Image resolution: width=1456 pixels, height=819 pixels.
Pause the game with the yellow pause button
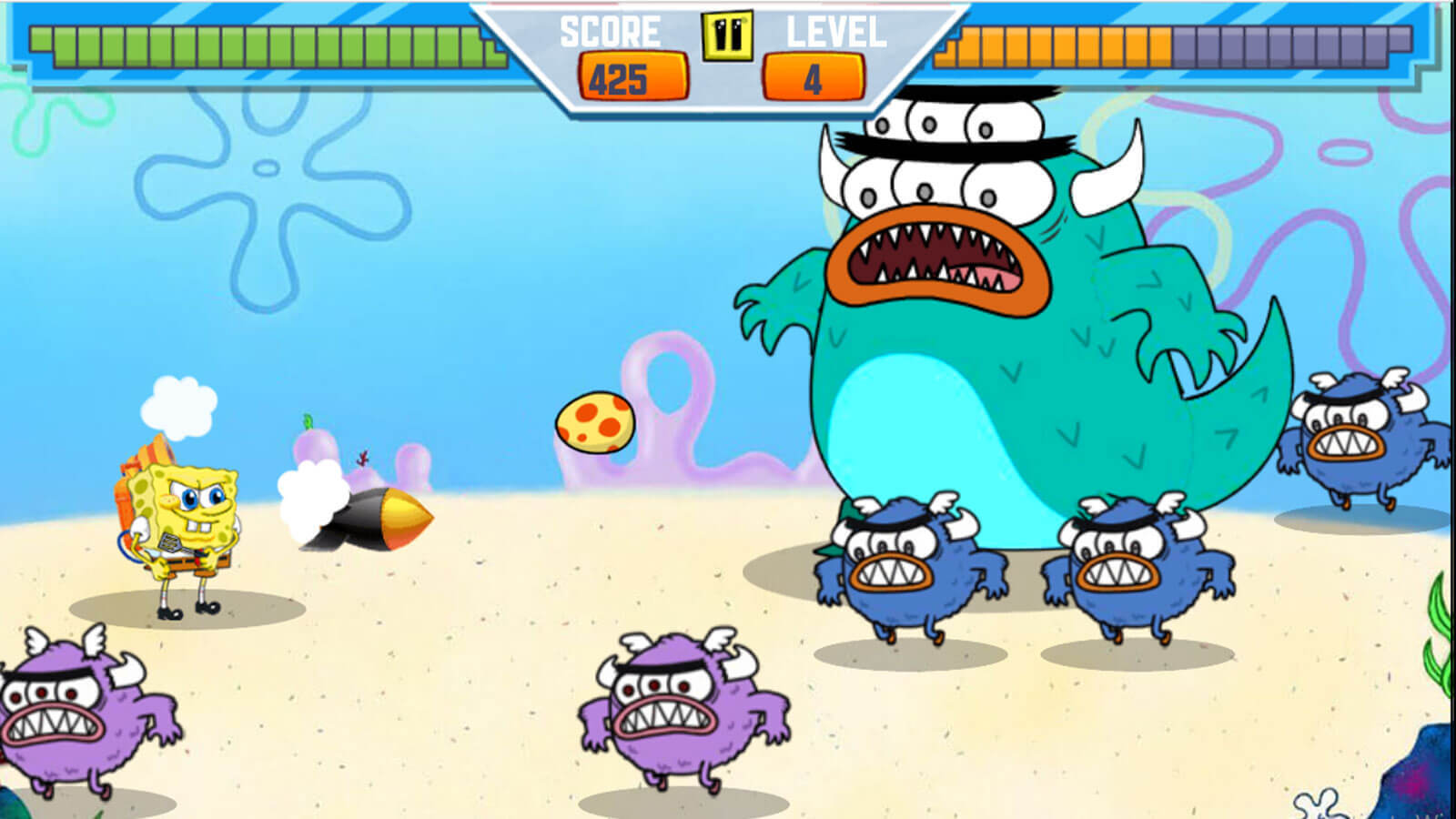click(727, 35)
